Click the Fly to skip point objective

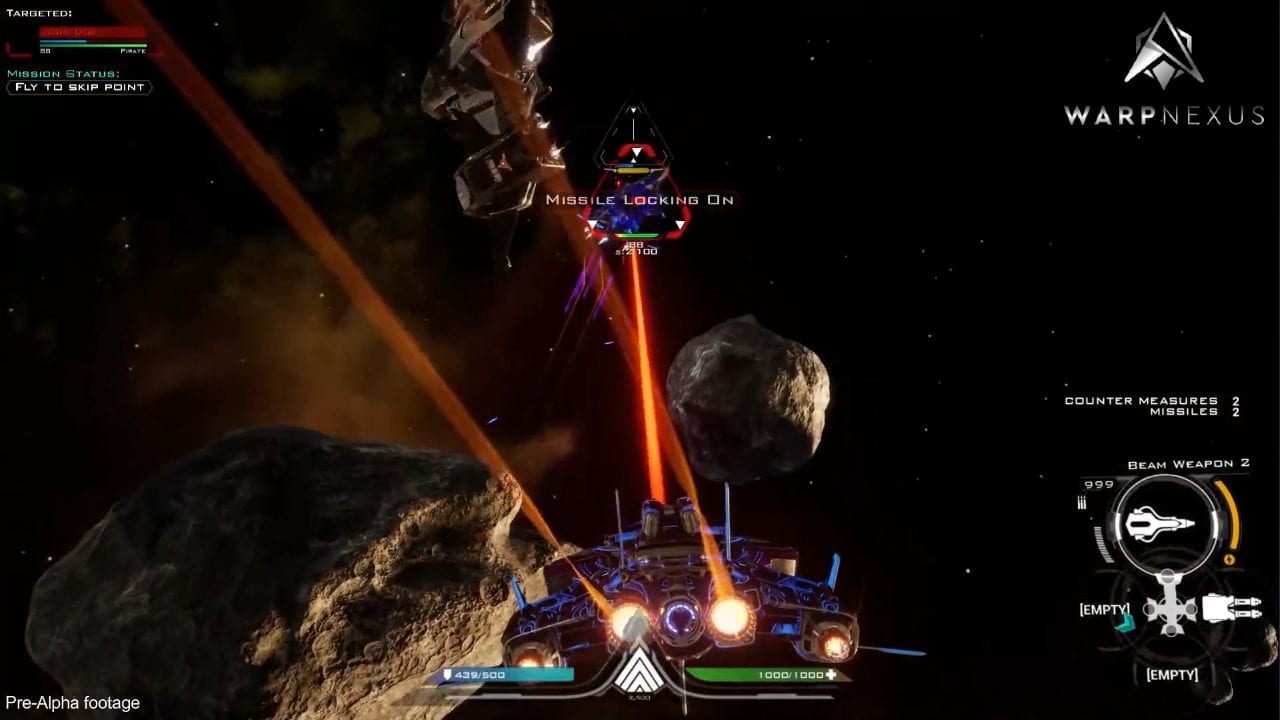point(78,88)
